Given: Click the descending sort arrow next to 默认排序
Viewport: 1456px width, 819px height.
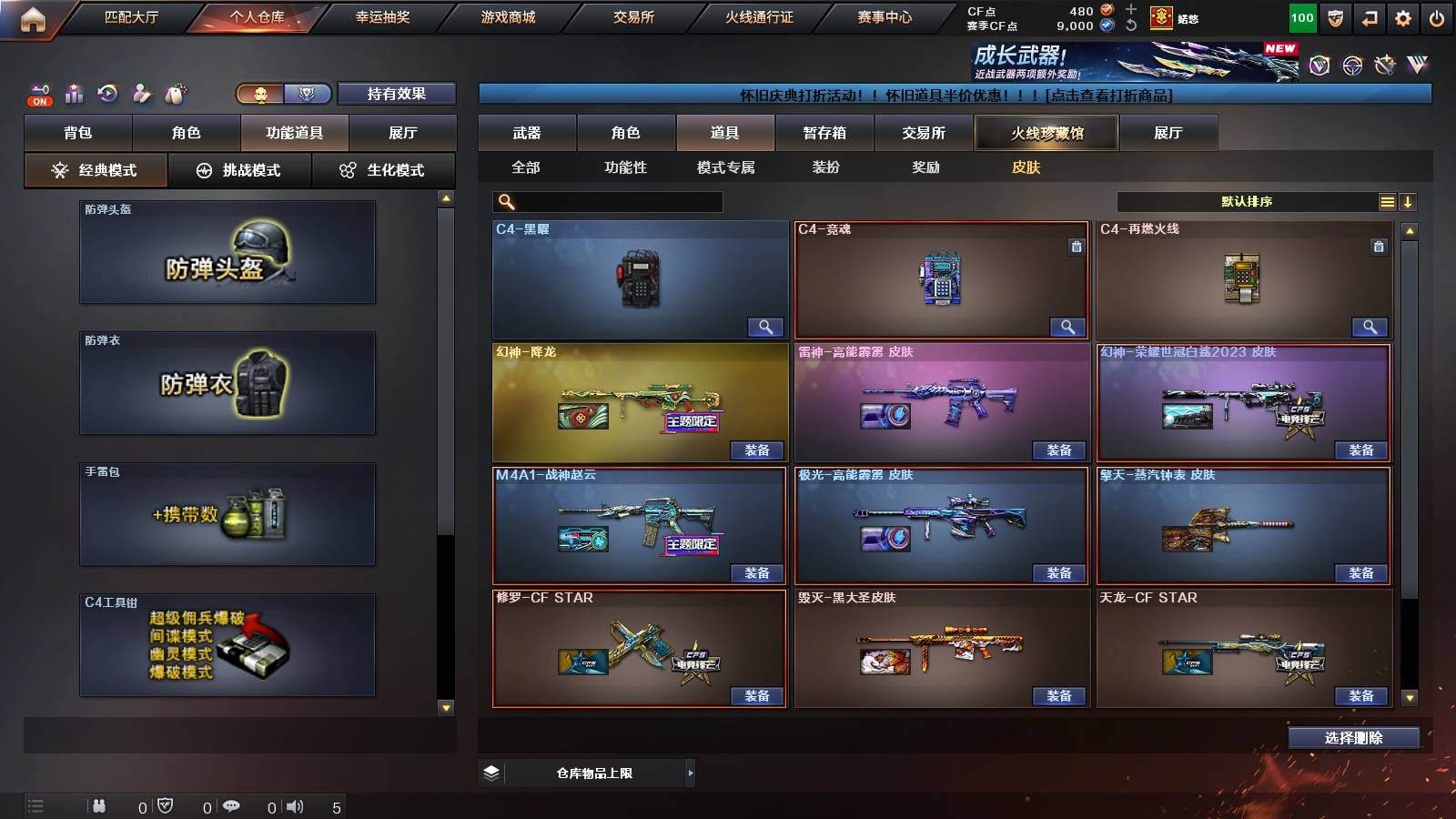Looking at the screenshot, I should (x=1409, y=201).
